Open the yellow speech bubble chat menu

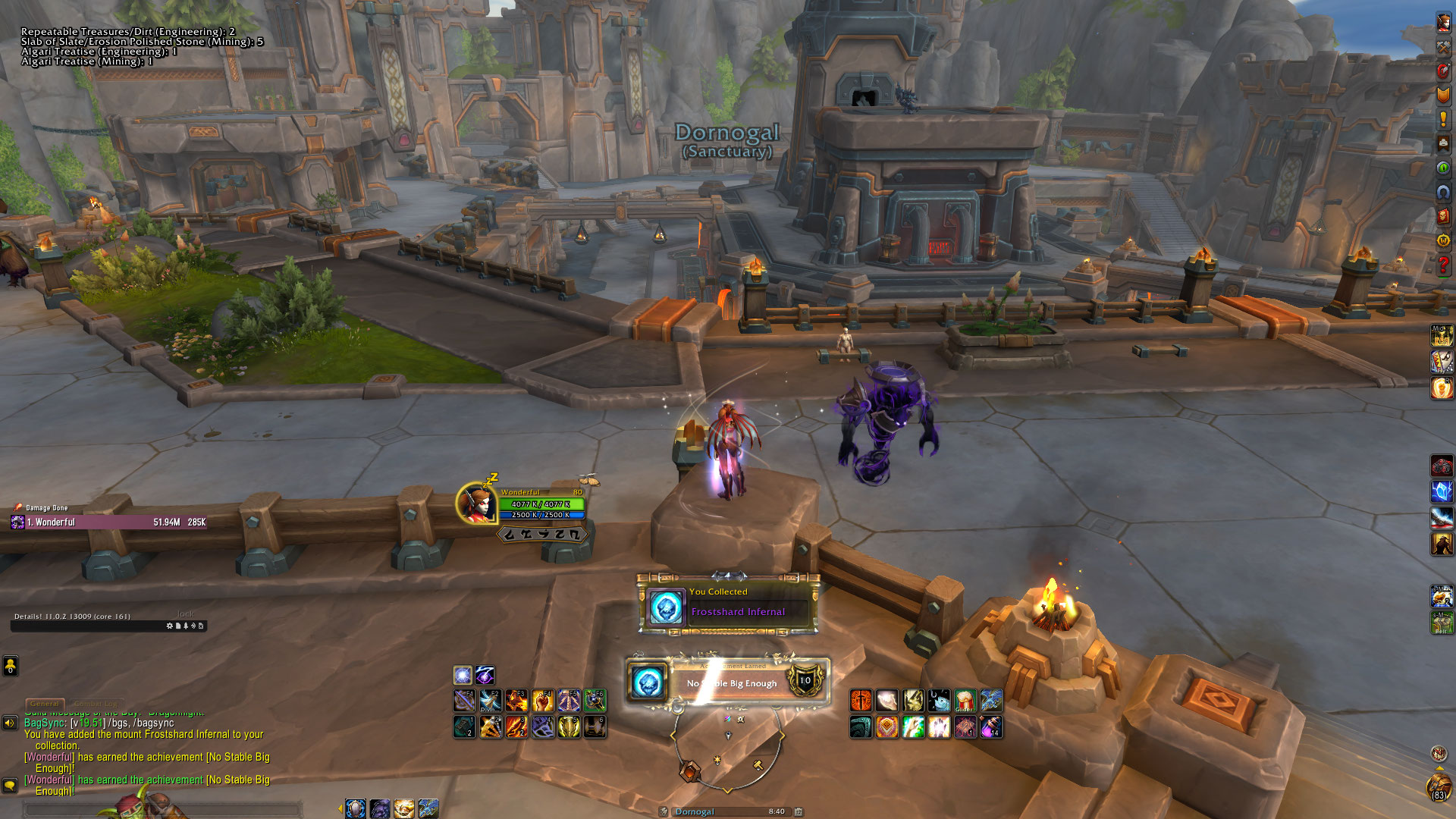pos(10,785)
